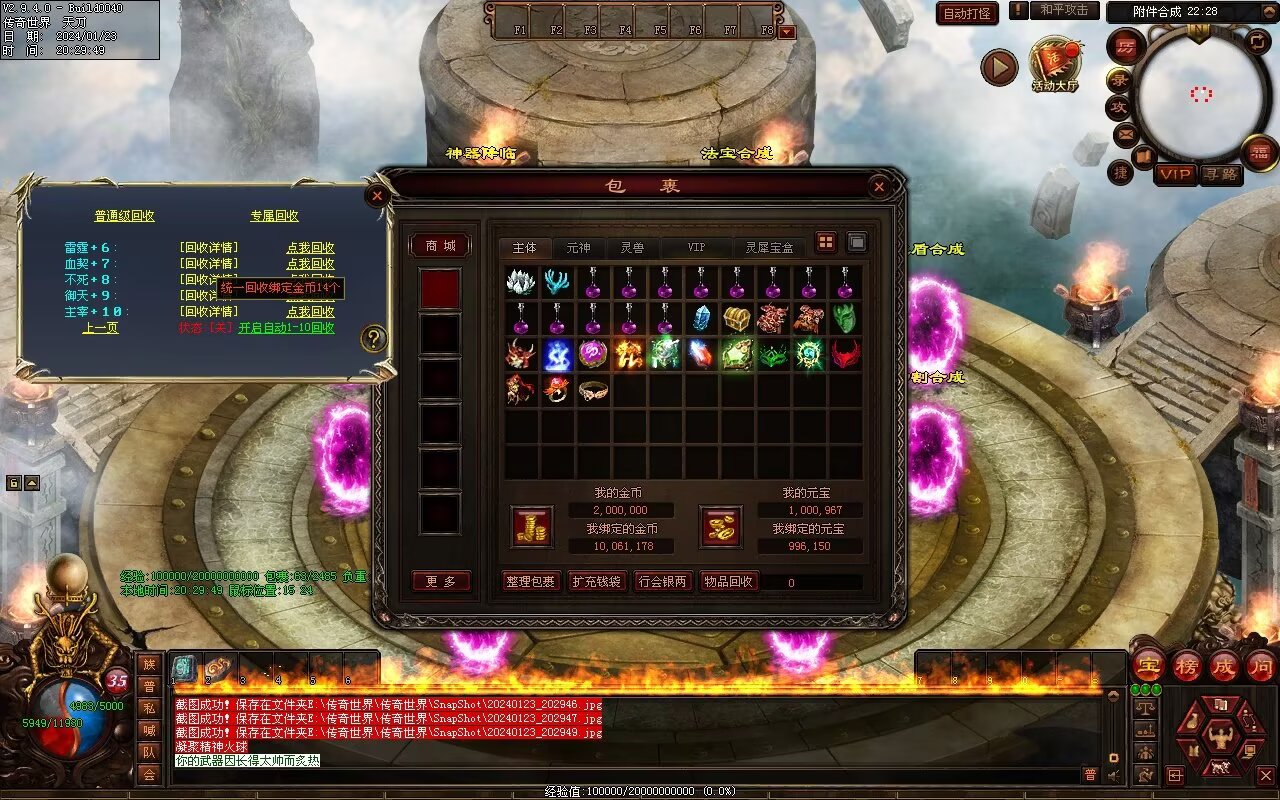Select the golden treasure chest item
This screenshot has width=1280, height=800.
tap(738, 319)
